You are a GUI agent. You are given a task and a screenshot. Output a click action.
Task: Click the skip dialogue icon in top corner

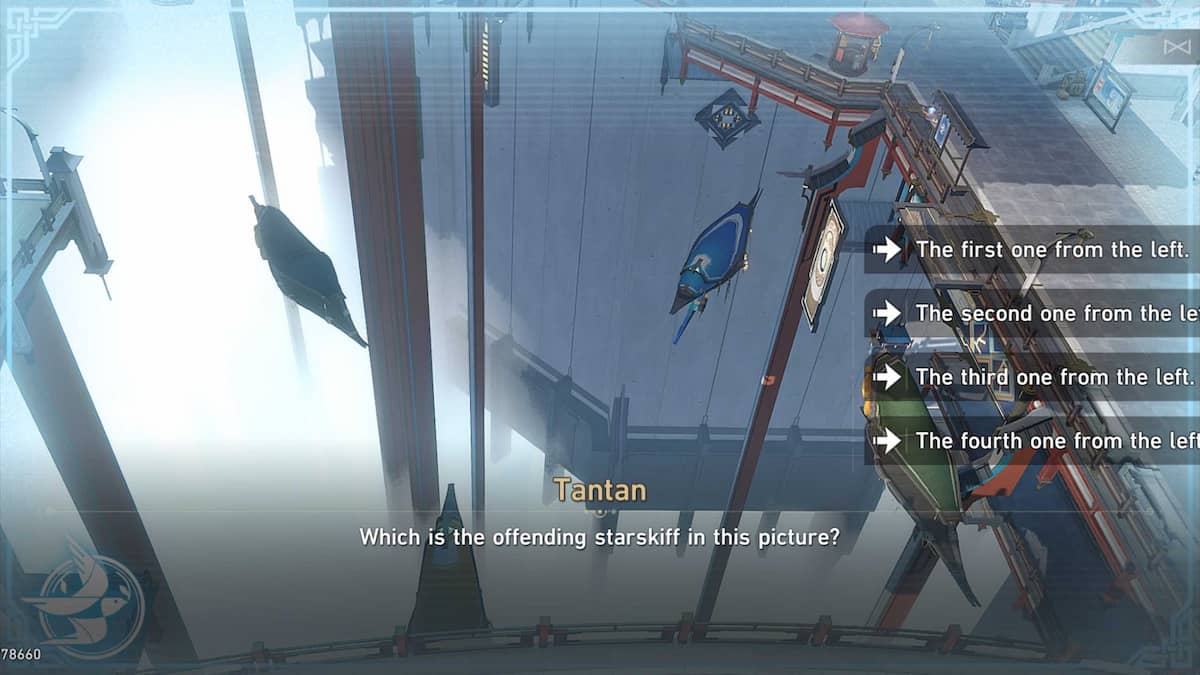(x=1177, y=47)
